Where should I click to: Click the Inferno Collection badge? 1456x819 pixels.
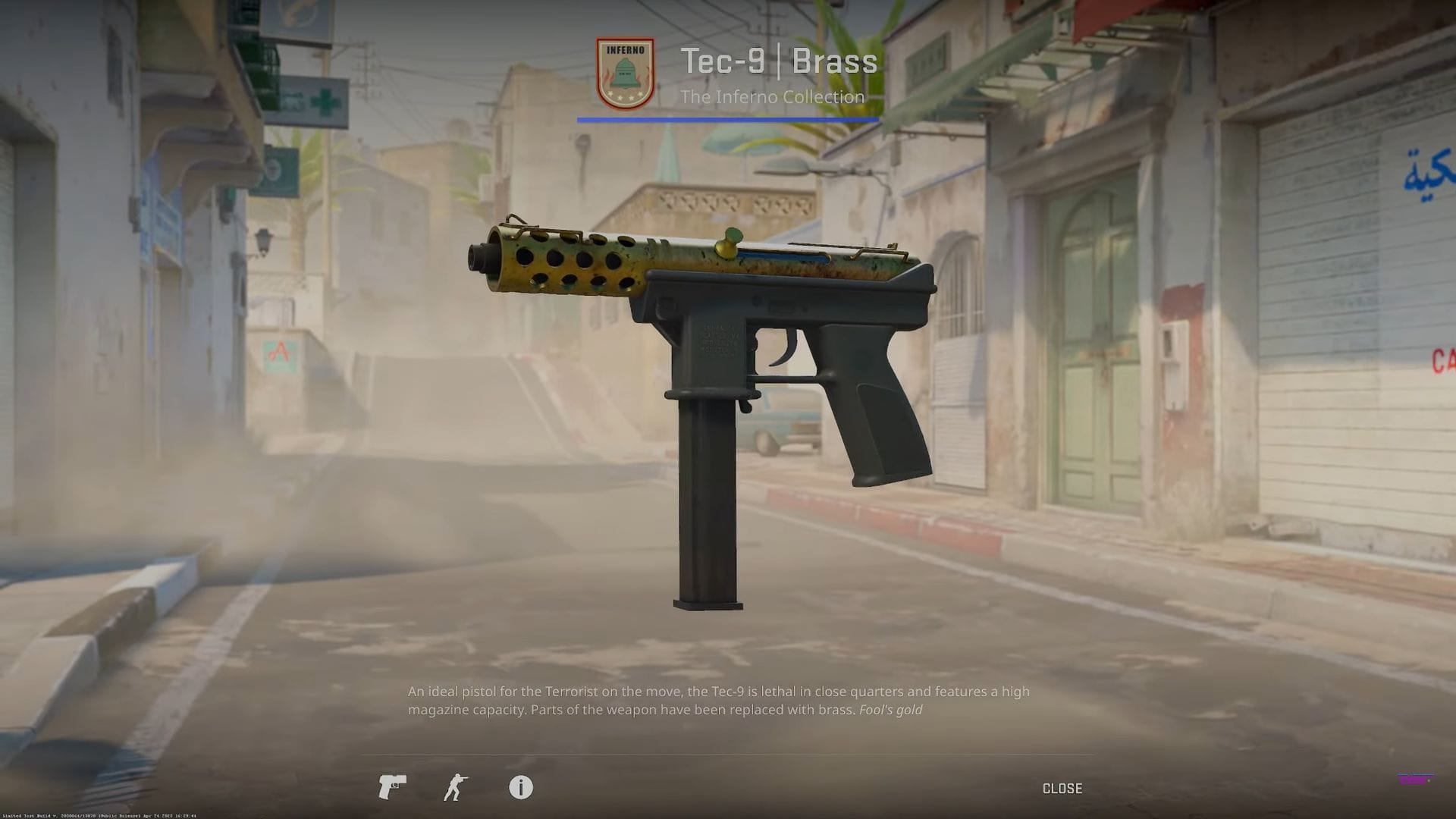click(x=623, y=71)
